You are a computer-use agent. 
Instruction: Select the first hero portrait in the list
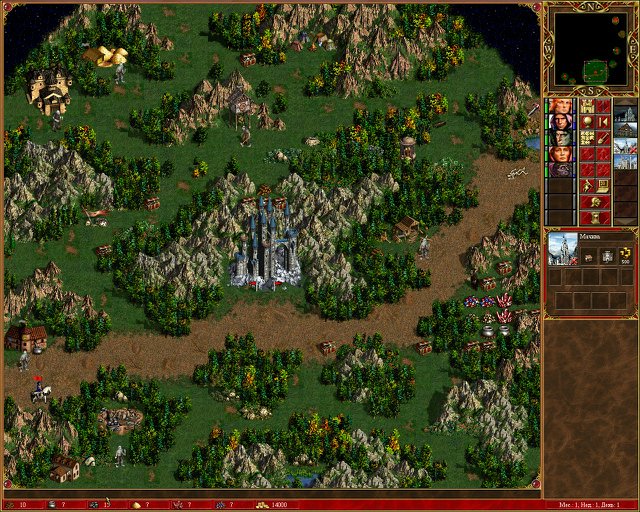coord(559,105)
